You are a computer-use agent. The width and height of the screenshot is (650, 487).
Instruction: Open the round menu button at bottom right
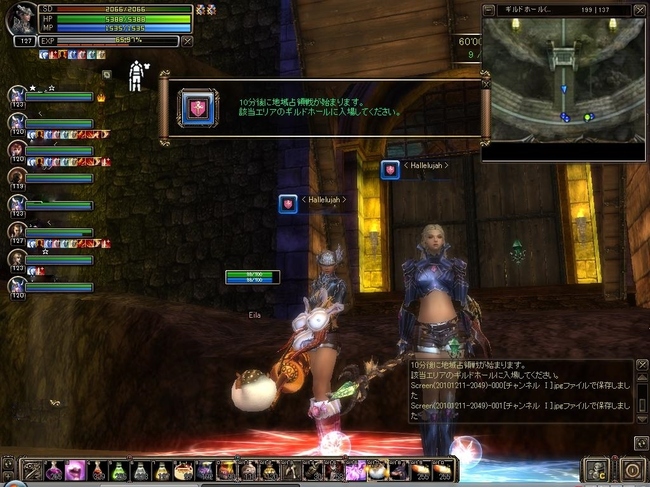[630, 469]
